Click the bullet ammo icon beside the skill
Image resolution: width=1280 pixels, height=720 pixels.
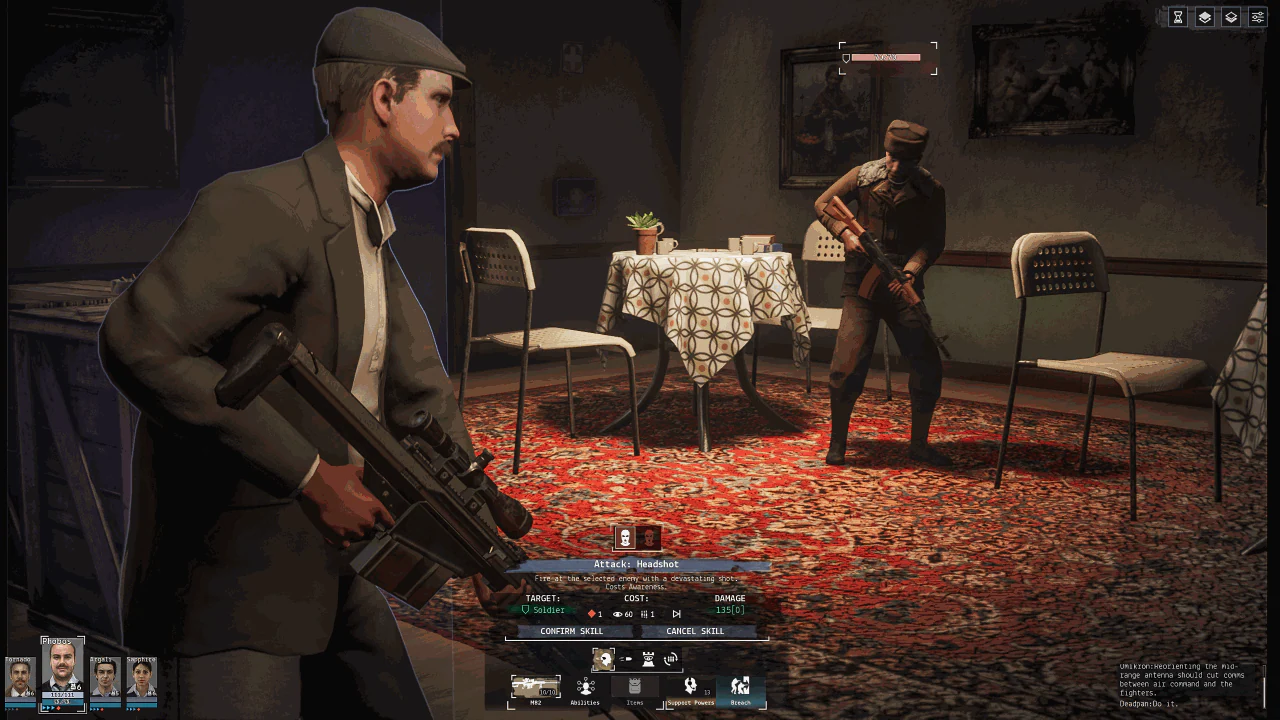[x=626, y=658]
